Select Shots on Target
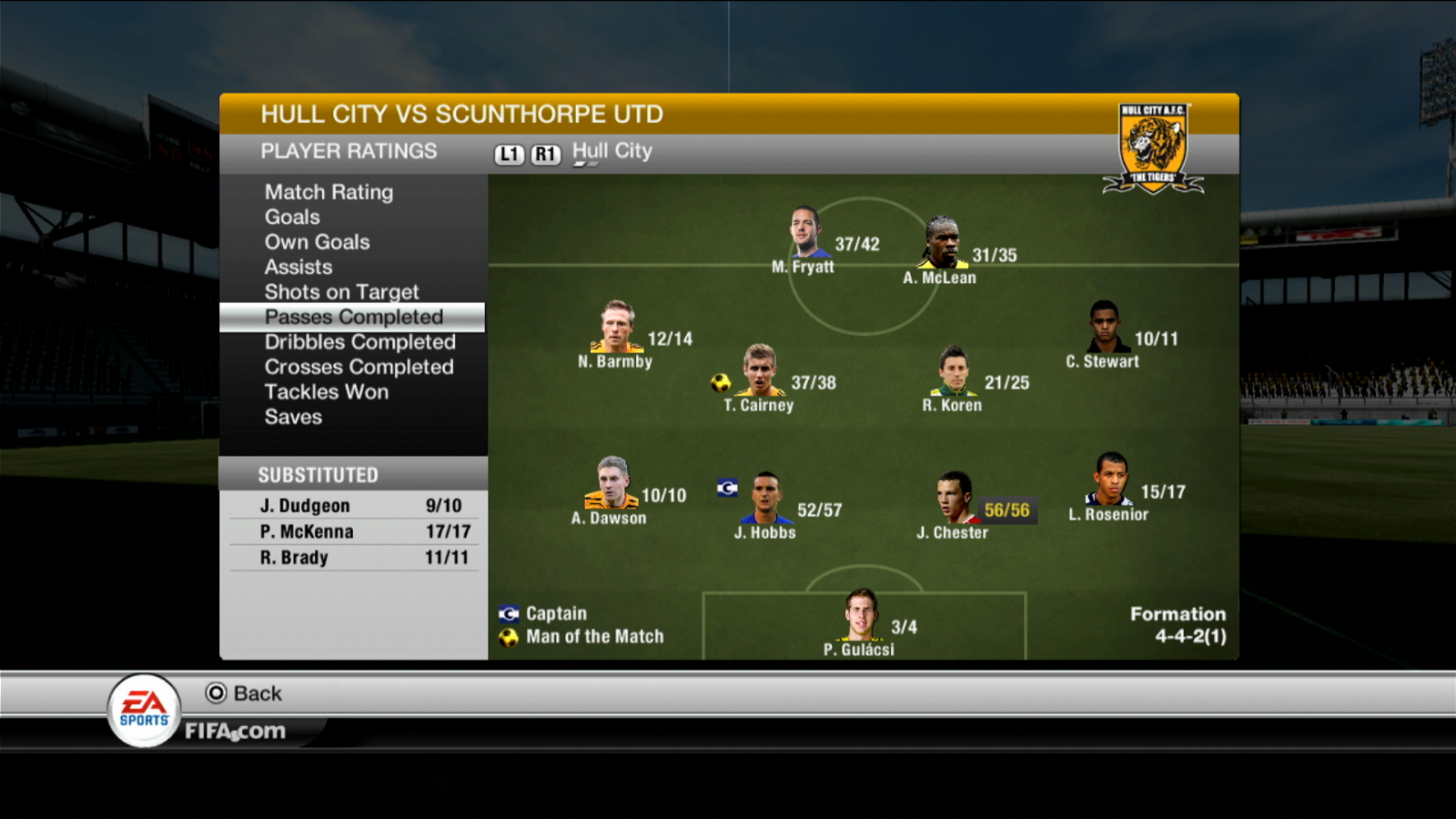Image resolution: width=1456 pixels, height=819 pixels. tap(341, 292)
